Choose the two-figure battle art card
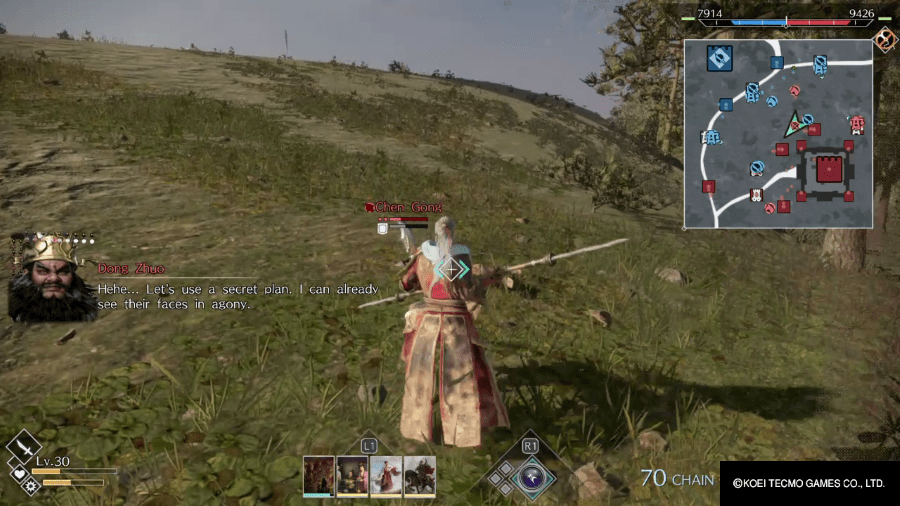Viewport: 900px width, 506px height. coord(352,476)
